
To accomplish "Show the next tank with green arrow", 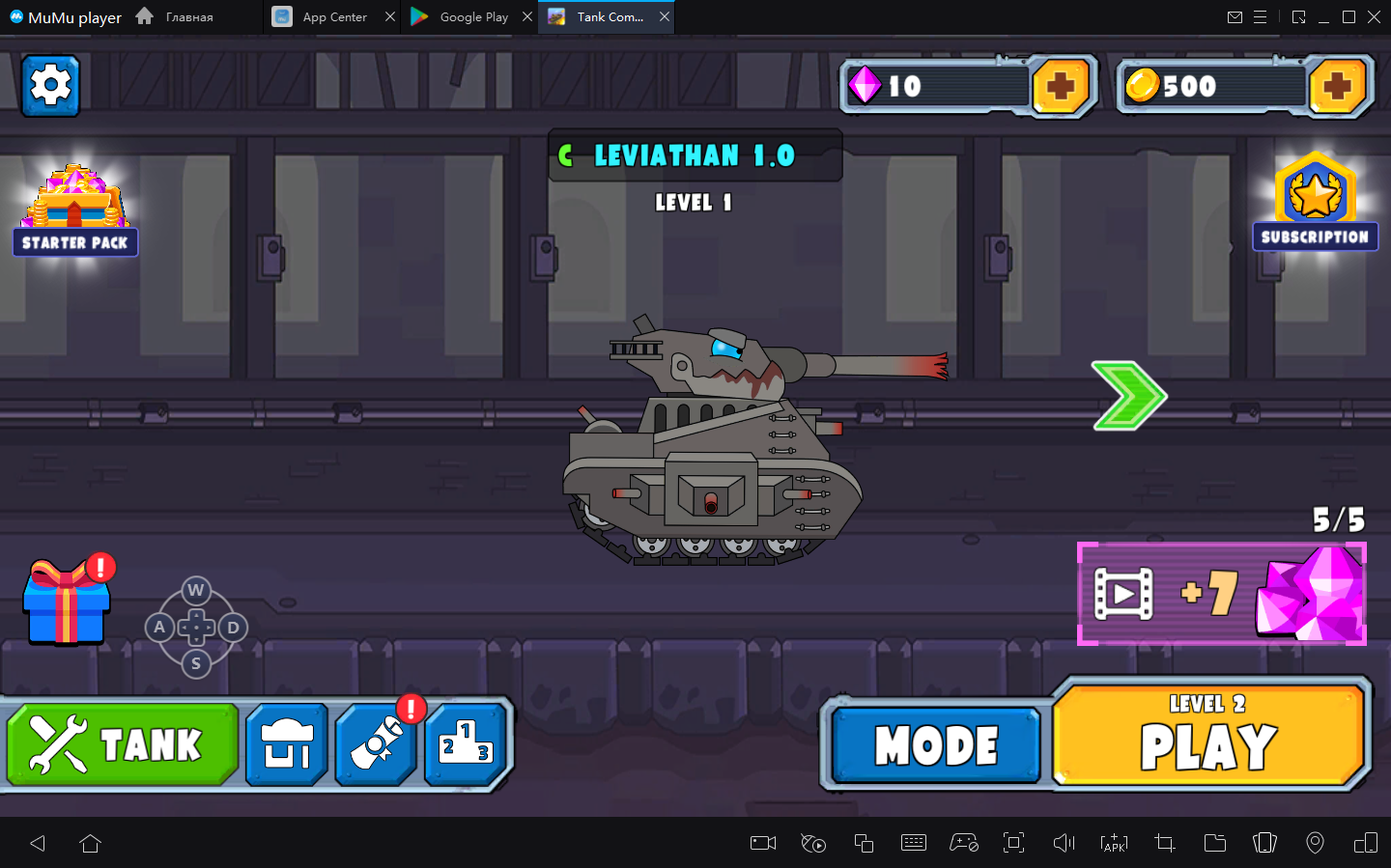I will coord(1128,396).
